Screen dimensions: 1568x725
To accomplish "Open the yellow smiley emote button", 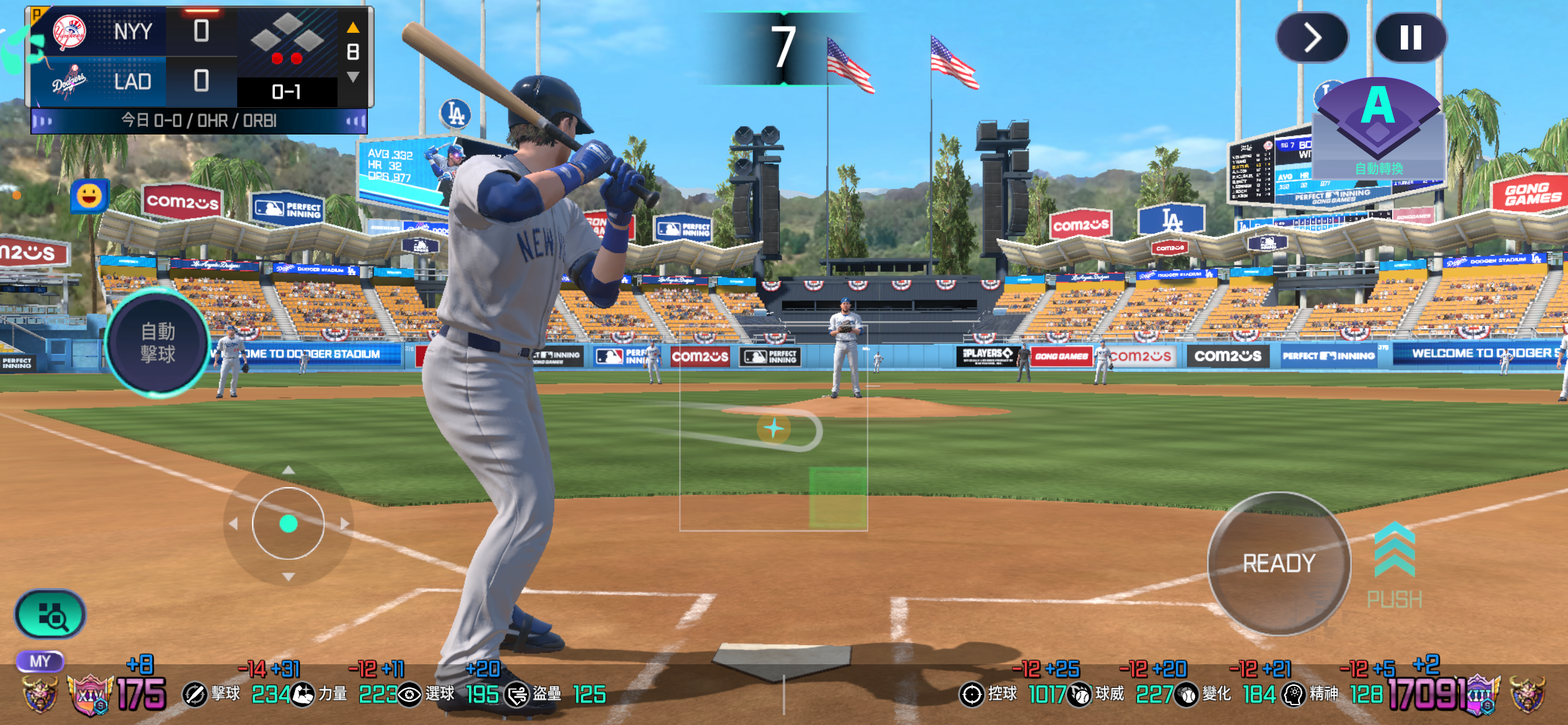I will coord(89,196).
